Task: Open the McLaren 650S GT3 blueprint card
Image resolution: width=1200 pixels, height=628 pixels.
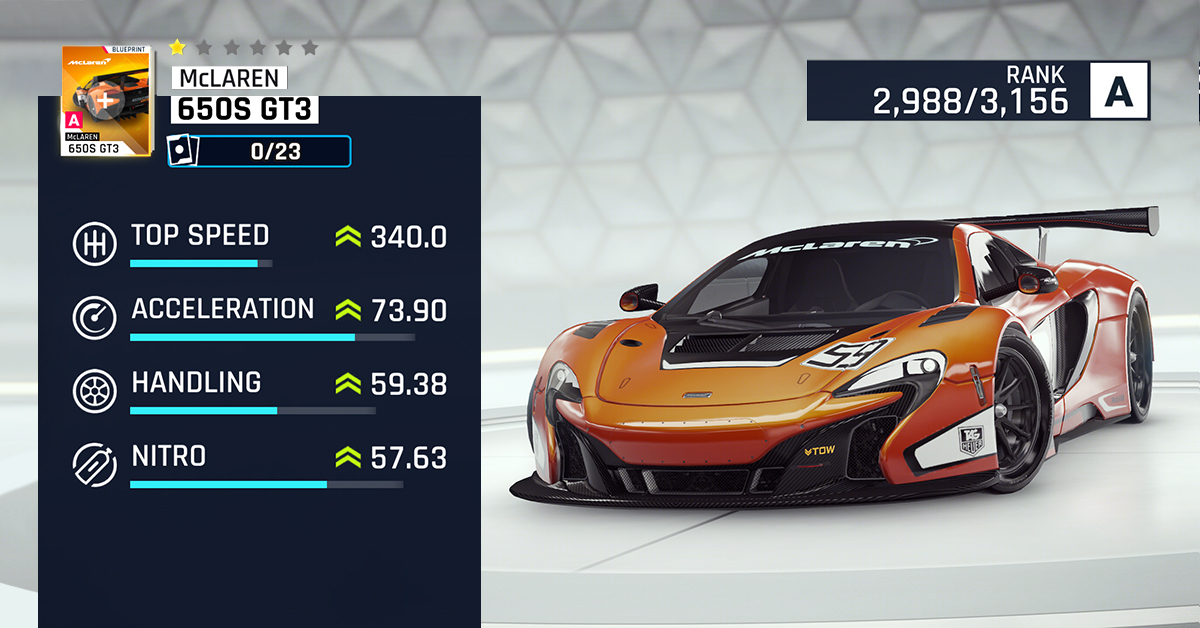Action: (x=107, y=100)
